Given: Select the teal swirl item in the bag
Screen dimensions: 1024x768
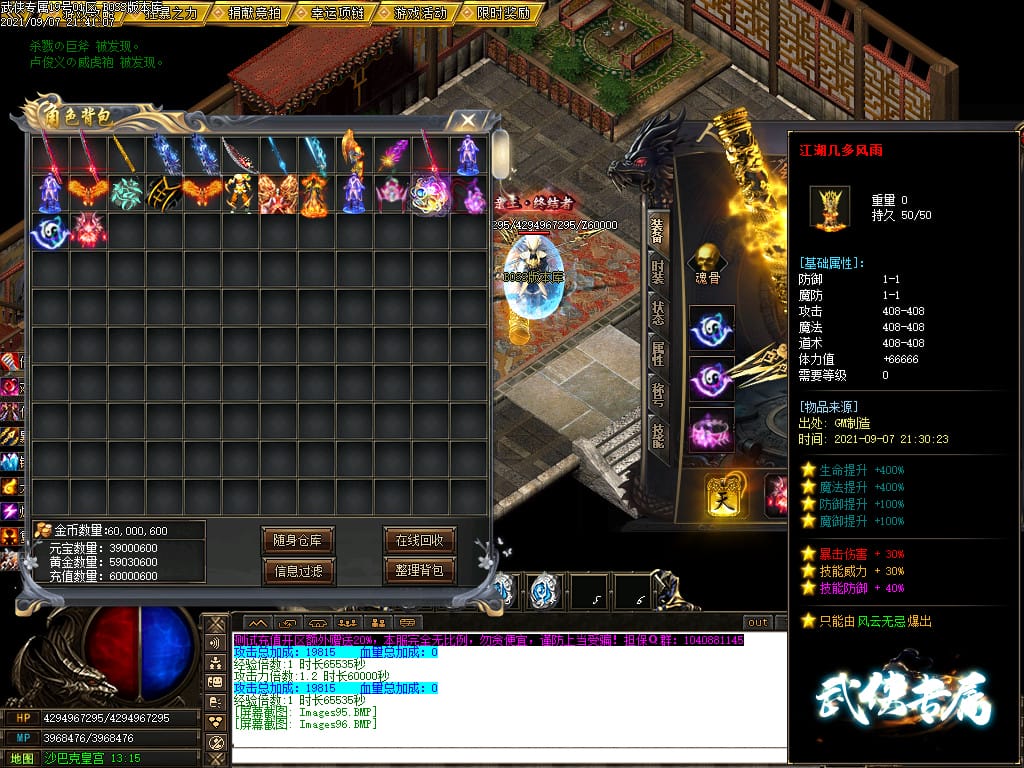Looking at the screenshot, I should click(126, 193).
